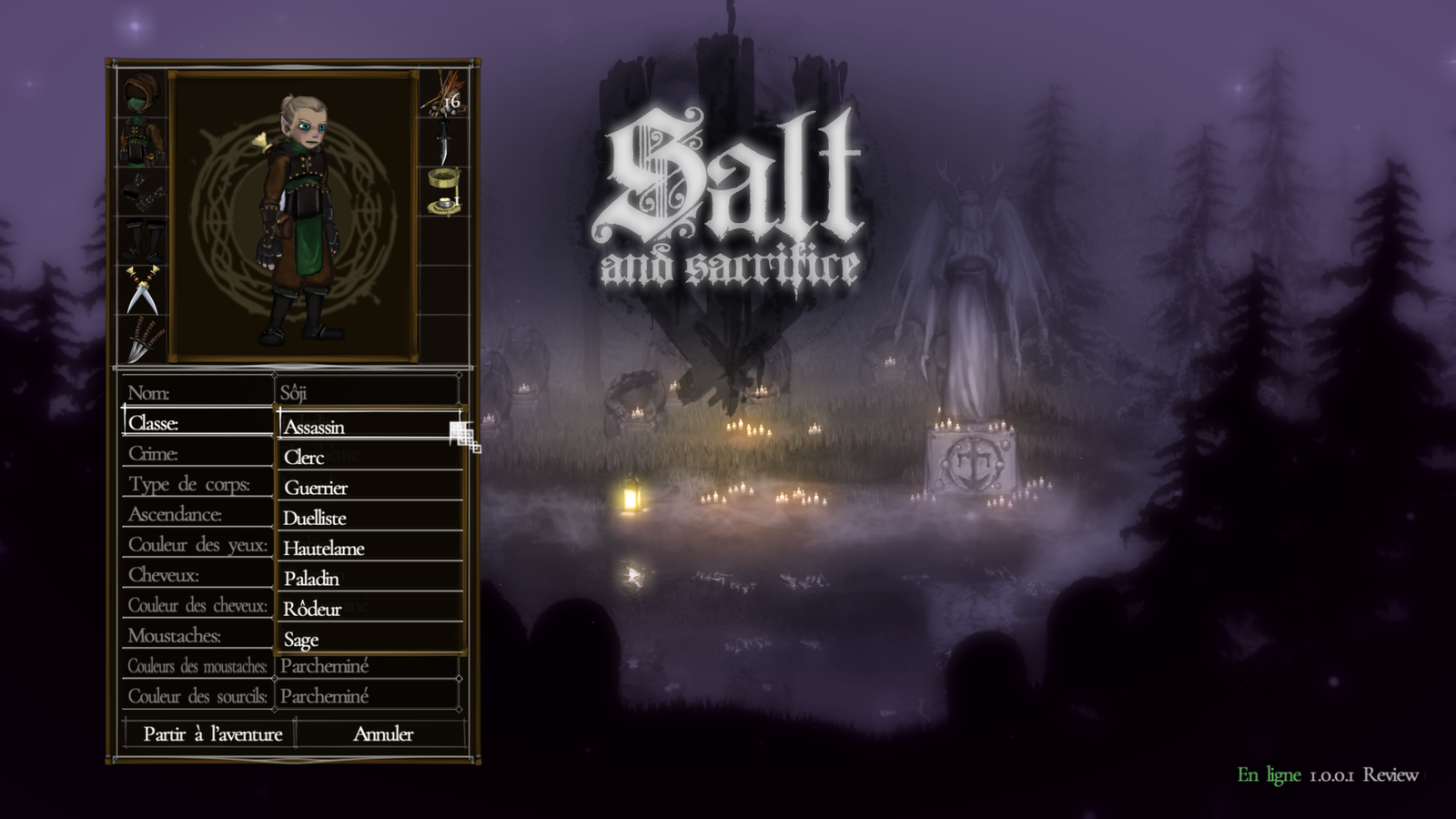Choose the Clerc class option
The image size is (1456, 819).
(369, 457)
